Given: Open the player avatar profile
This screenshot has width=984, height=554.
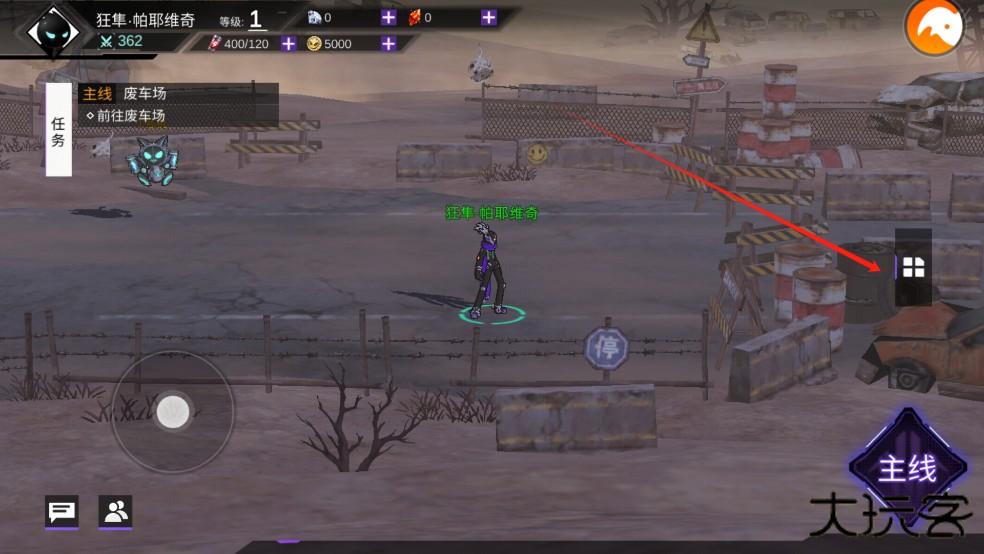Looking at the screenshot, I should click(x=53, y=31).
